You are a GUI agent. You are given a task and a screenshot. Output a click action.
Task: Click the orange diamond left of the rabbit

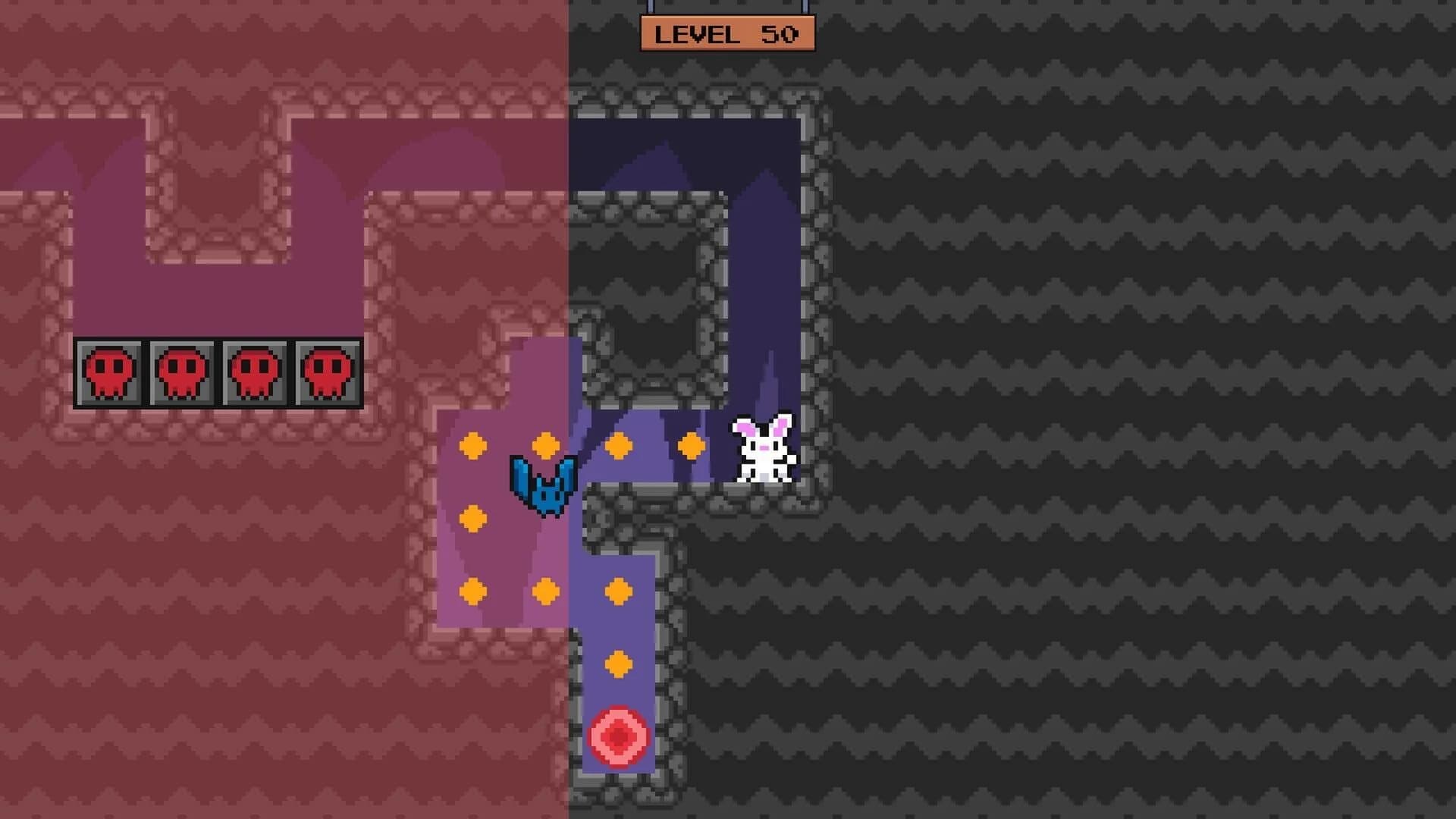click(x=690, y=444)
